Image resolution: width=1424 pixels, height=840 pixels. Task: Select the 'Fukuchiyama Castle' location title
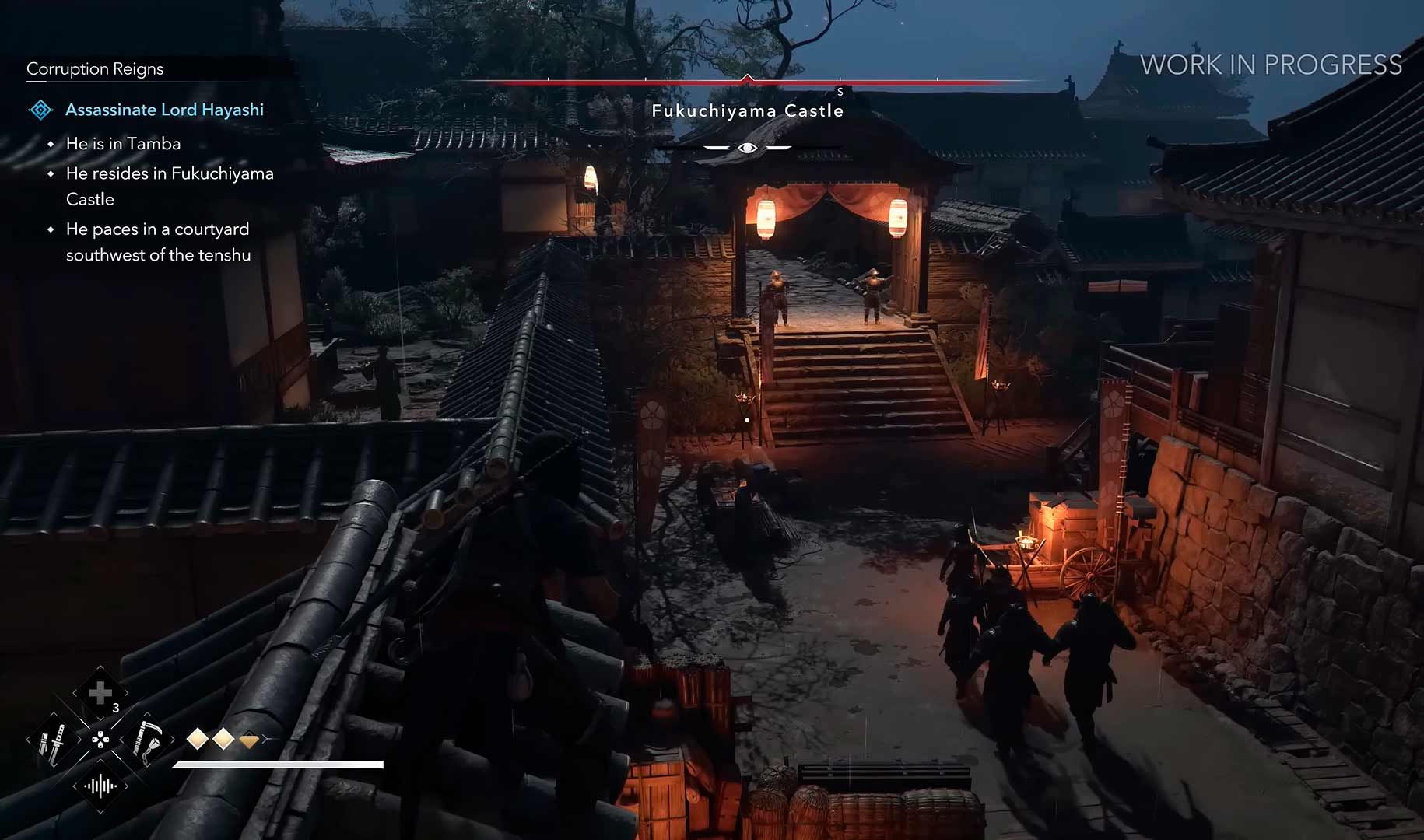748,110
